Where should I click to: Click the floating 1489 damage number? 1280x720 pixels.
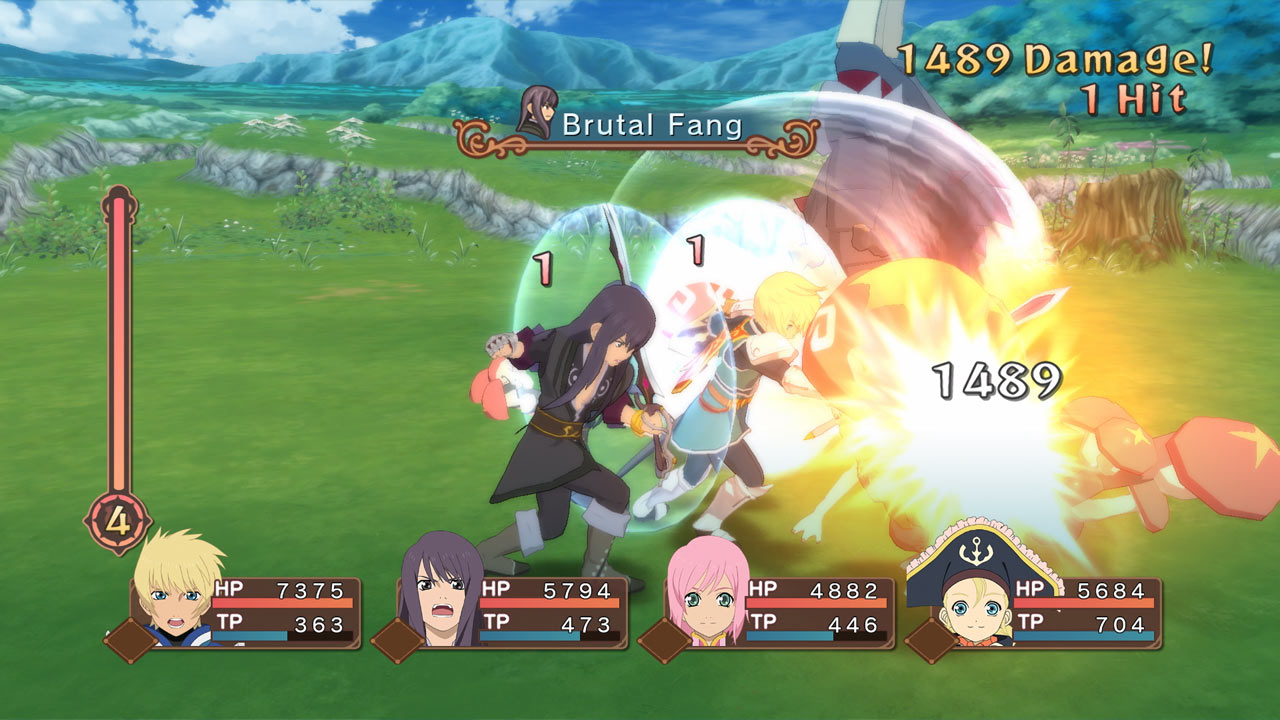coord(996,378)
